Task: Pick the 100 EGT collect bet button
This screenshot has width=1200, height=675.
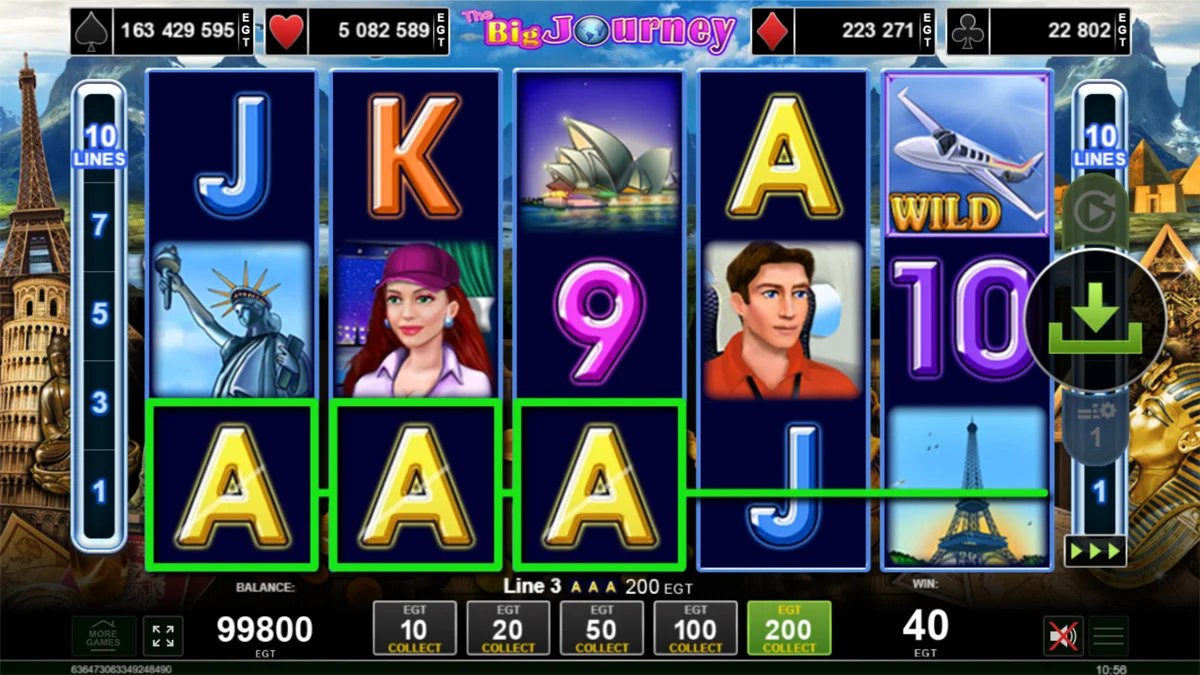Action: coord(696,629)
